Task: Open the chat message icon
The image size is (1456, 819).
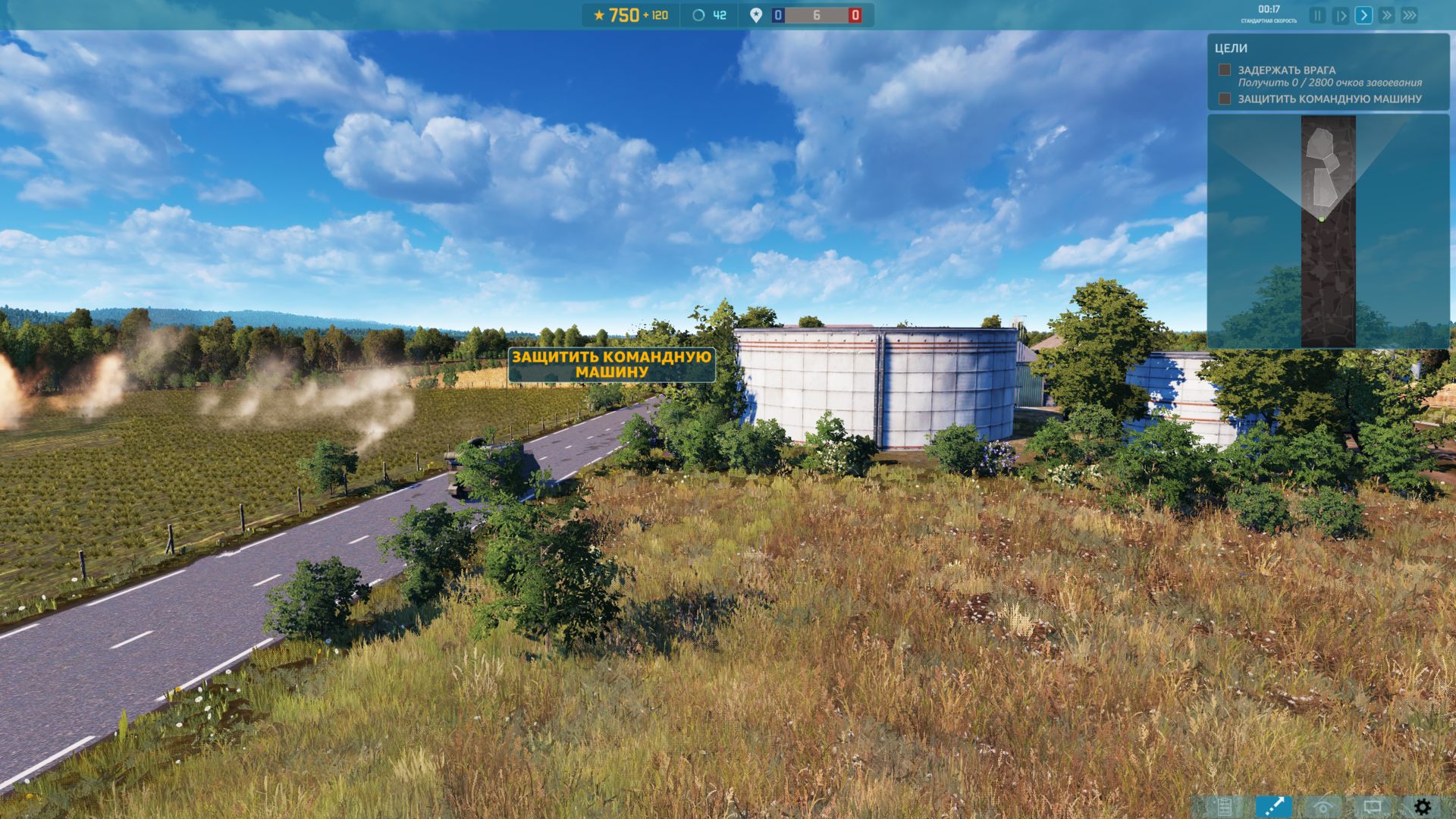Action: [1373, 805]
